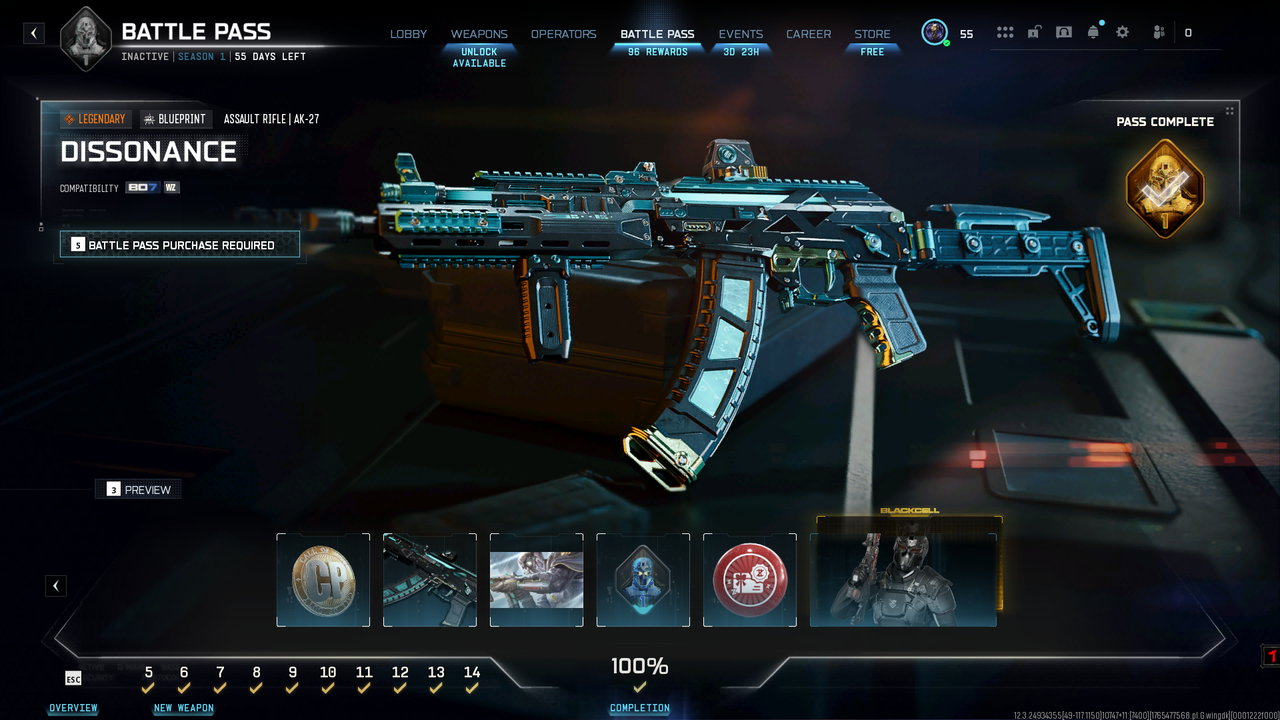The width and height of the screenshot is (1280, 720).
Task: Show previous rewards with left arrow
Action: click(56, 586)
